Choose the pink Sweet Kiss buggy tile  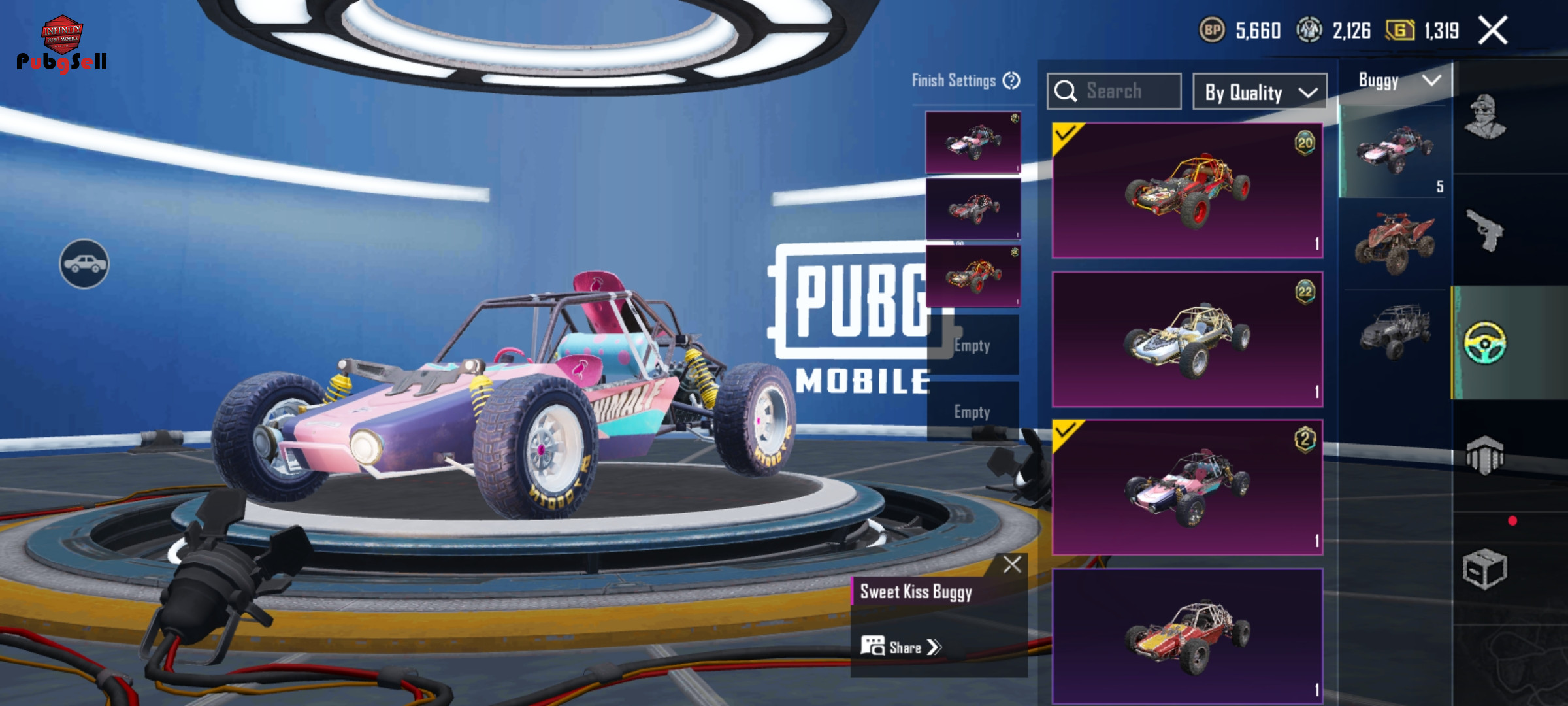coord(1187,487)
